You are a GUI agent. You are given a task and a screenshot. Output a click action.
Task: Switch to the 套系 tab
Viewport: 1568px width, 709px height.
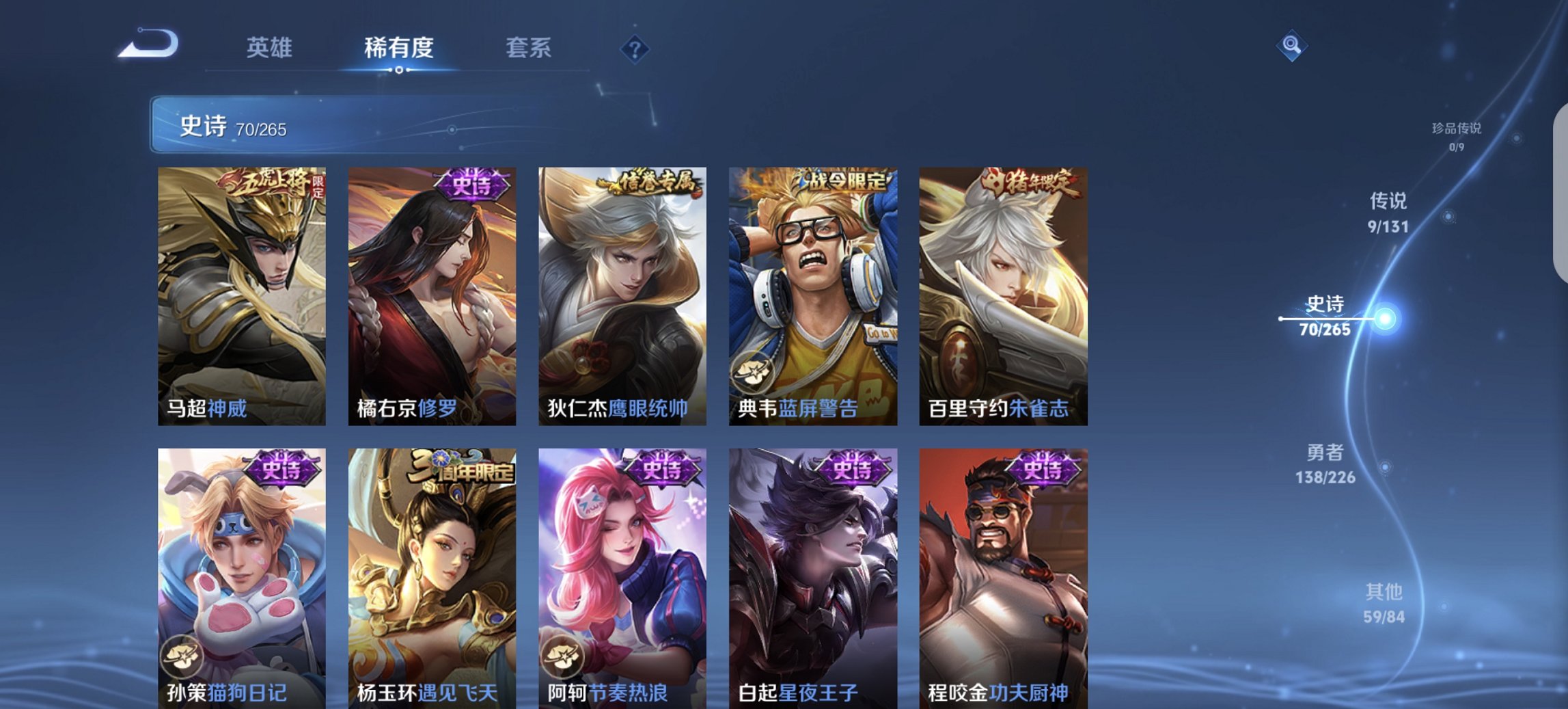click(529, 48)
